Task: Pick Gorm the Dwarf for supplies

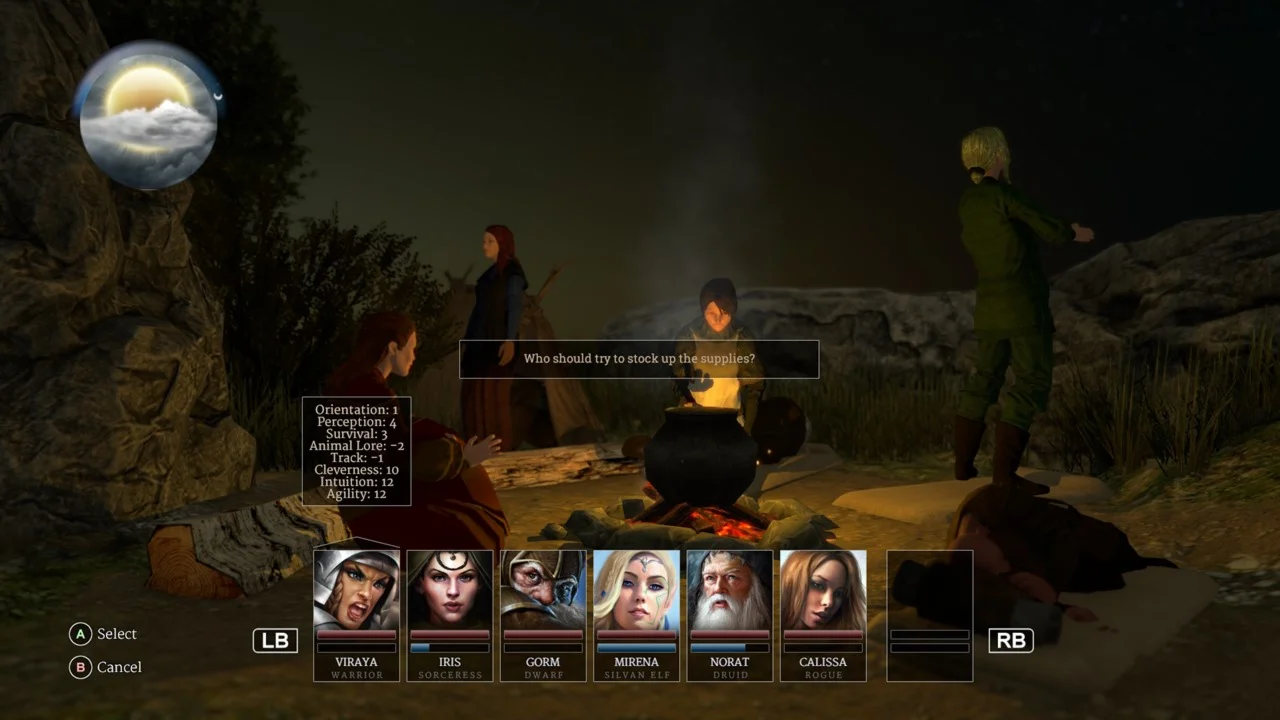Action: (x=543, y=590)
